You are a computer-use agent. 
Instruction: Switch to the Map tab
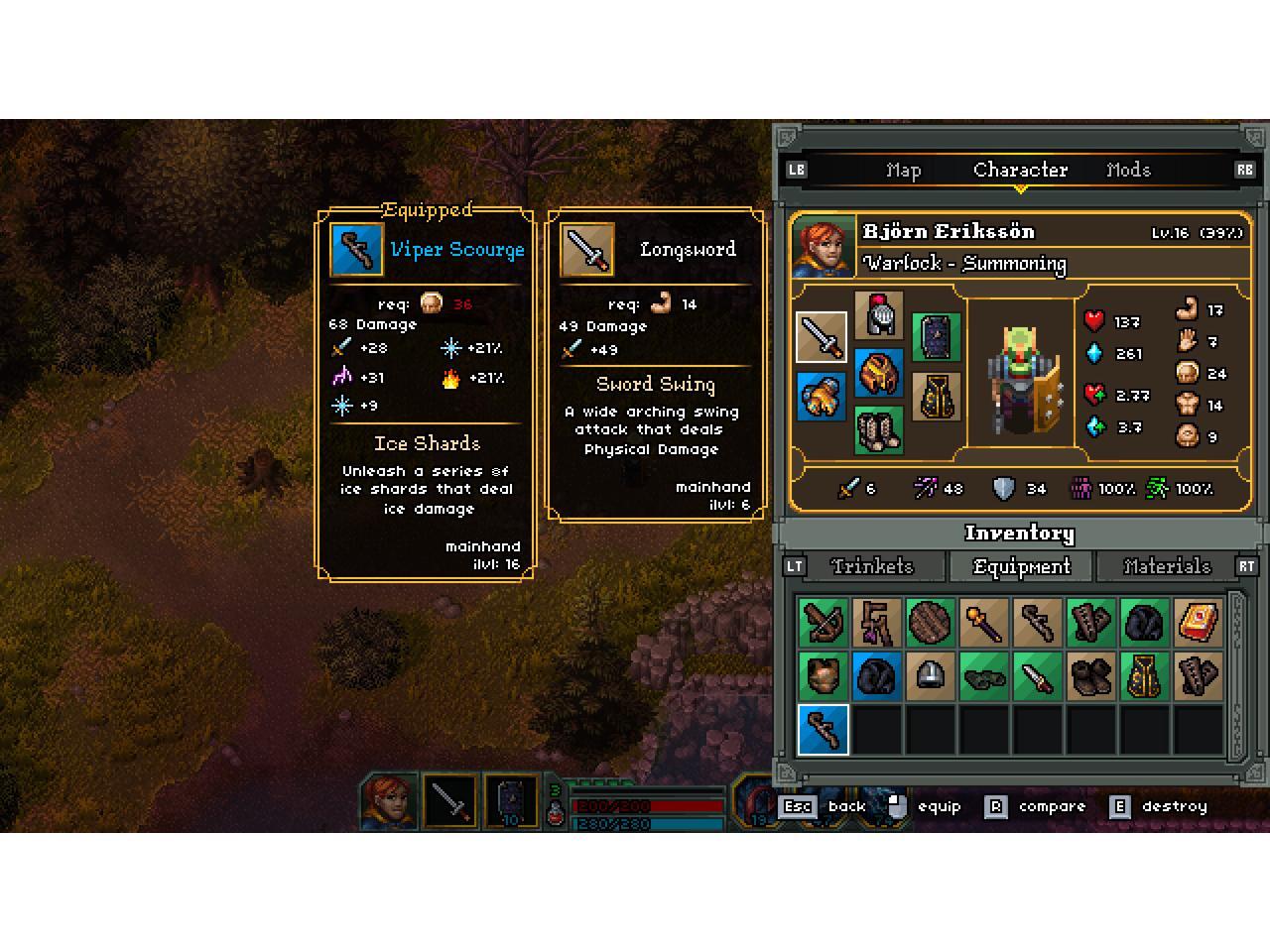pyautogui.click(x=903, y=171)
